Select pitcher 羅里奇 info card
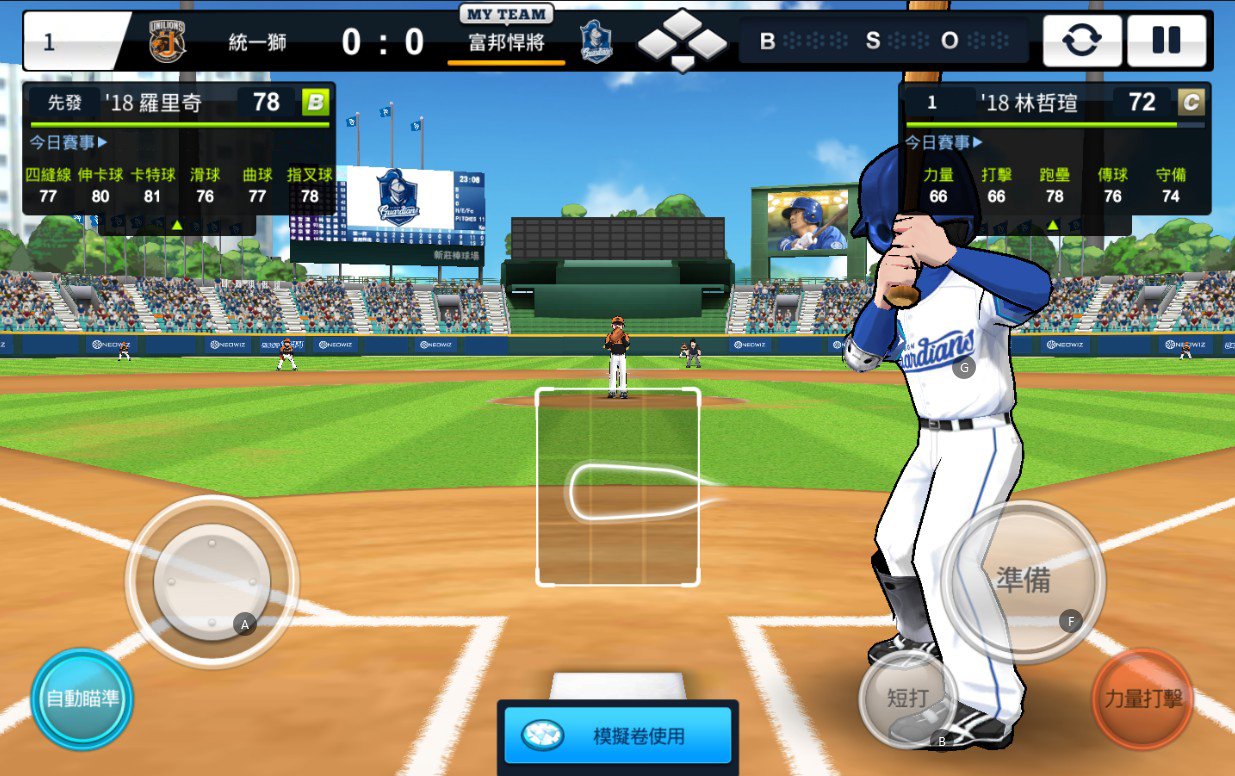Screen dimensions: 1235x776 [178, 102]
